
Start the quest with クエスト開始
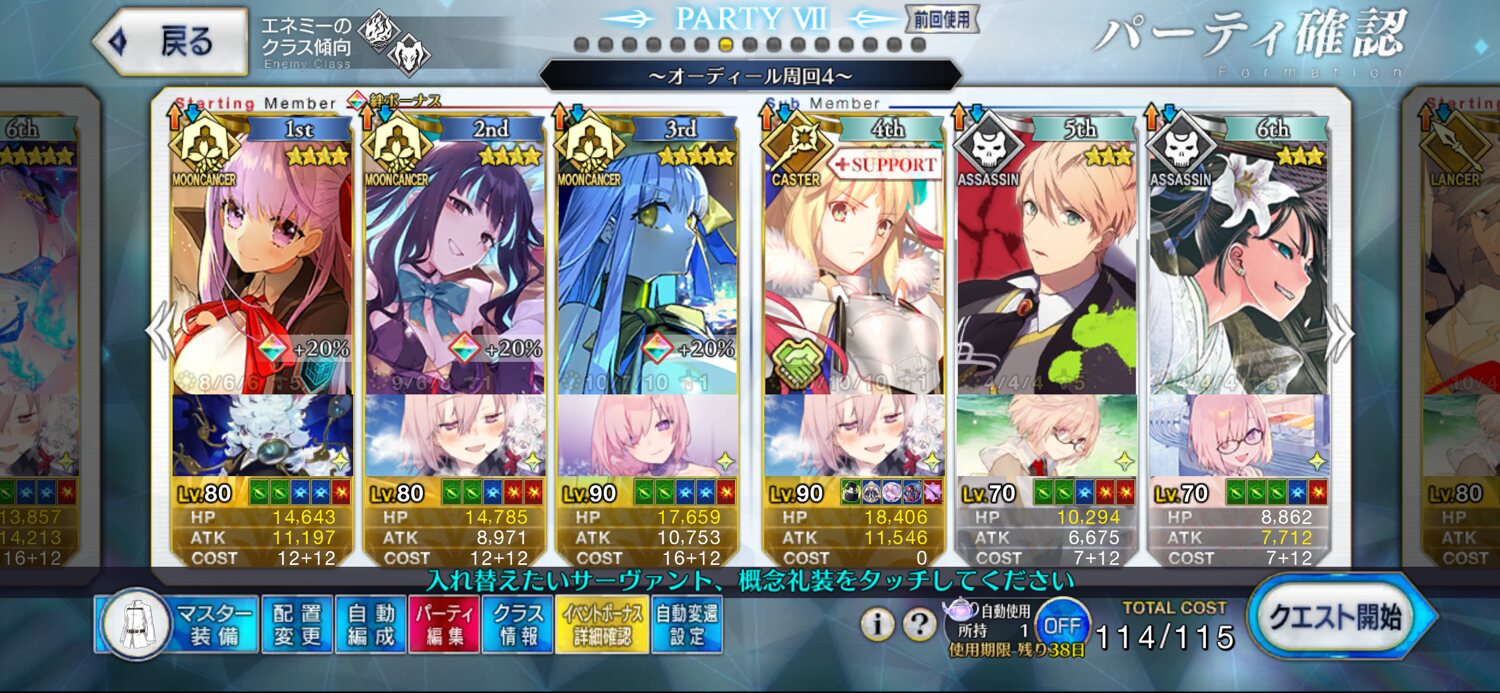click(x=1336, y=618)
